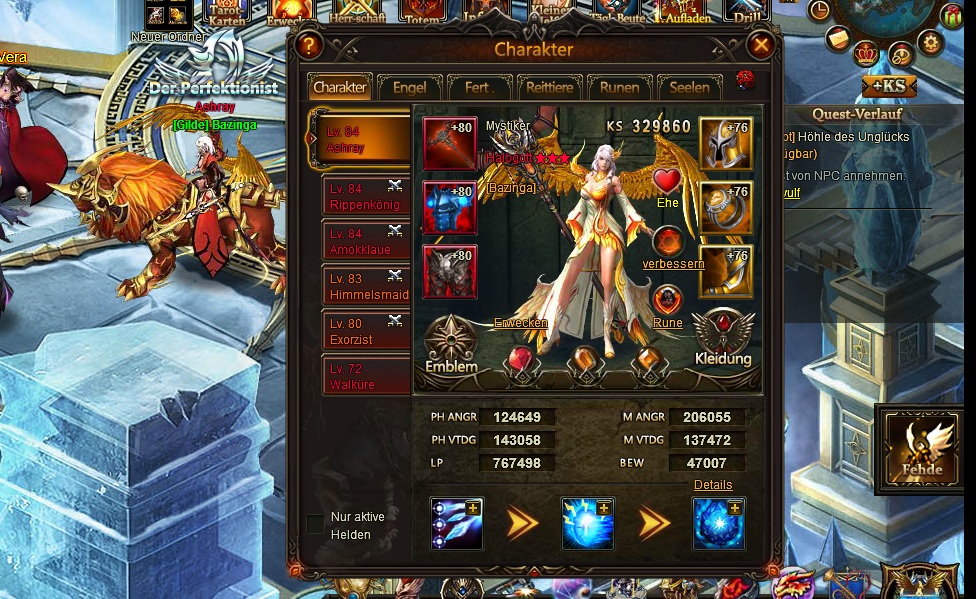Select the Himmelsmaid hero row
This screenshot has height=599, width=976.
click(x=364, y=287)
